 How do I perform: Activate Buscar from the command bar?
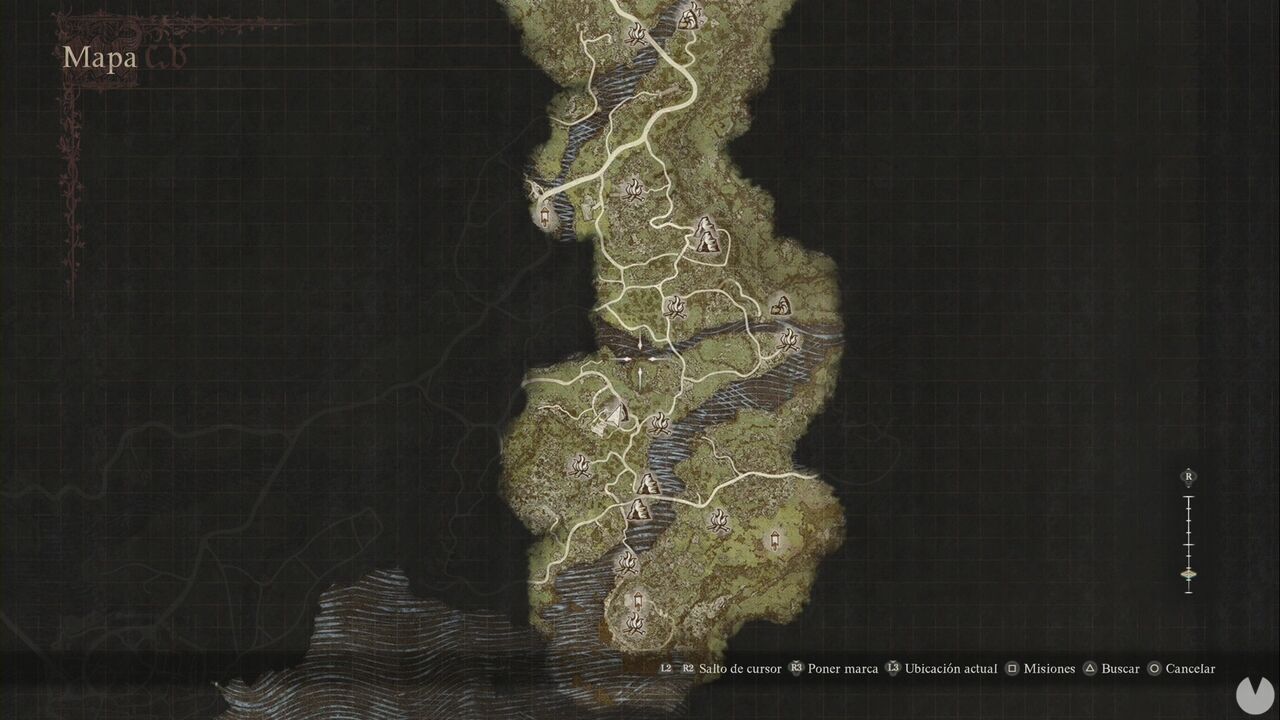1120,668
